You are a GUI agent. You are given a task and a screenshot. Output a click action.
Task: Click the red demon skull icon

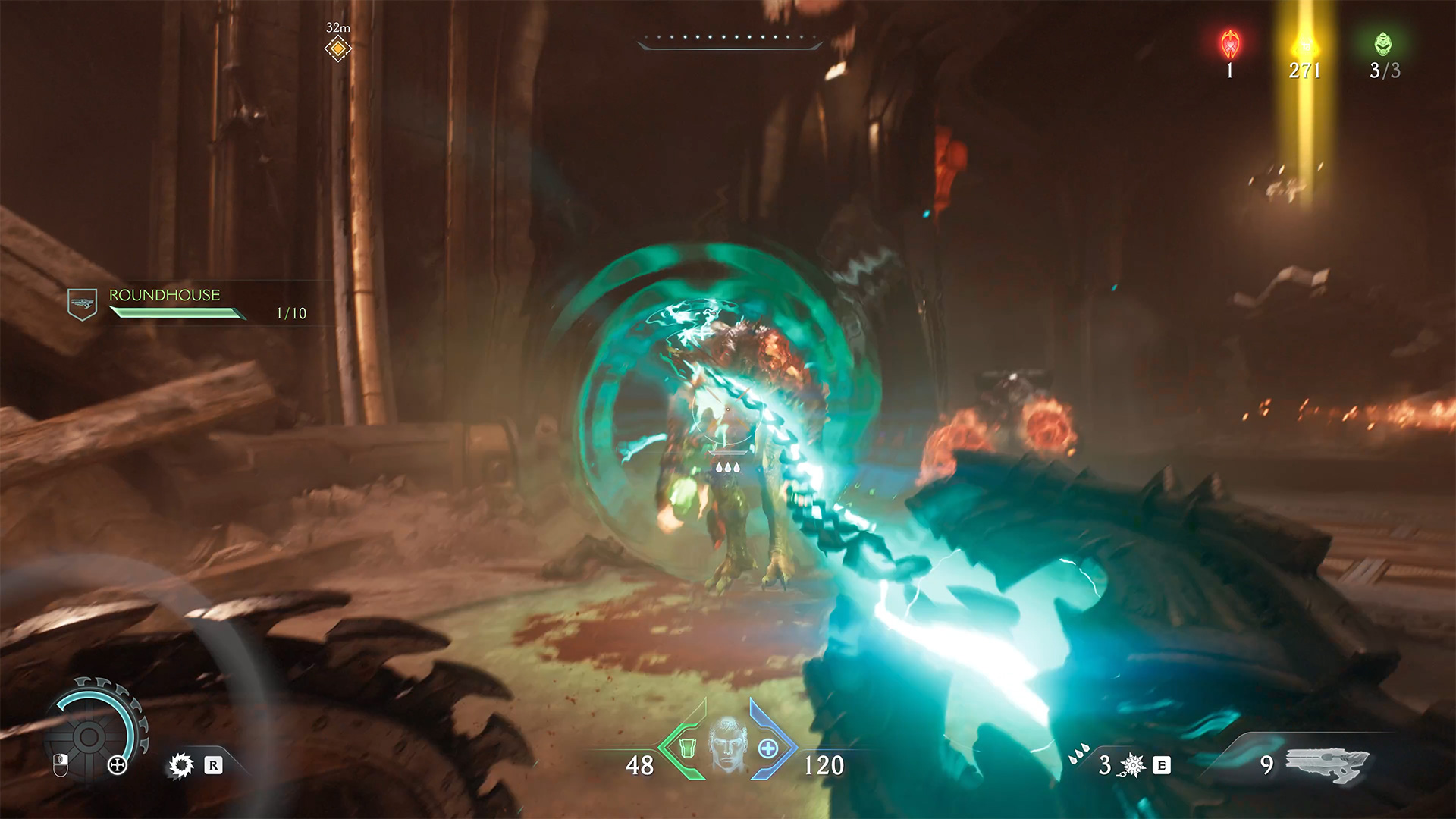pos(1230,45)
